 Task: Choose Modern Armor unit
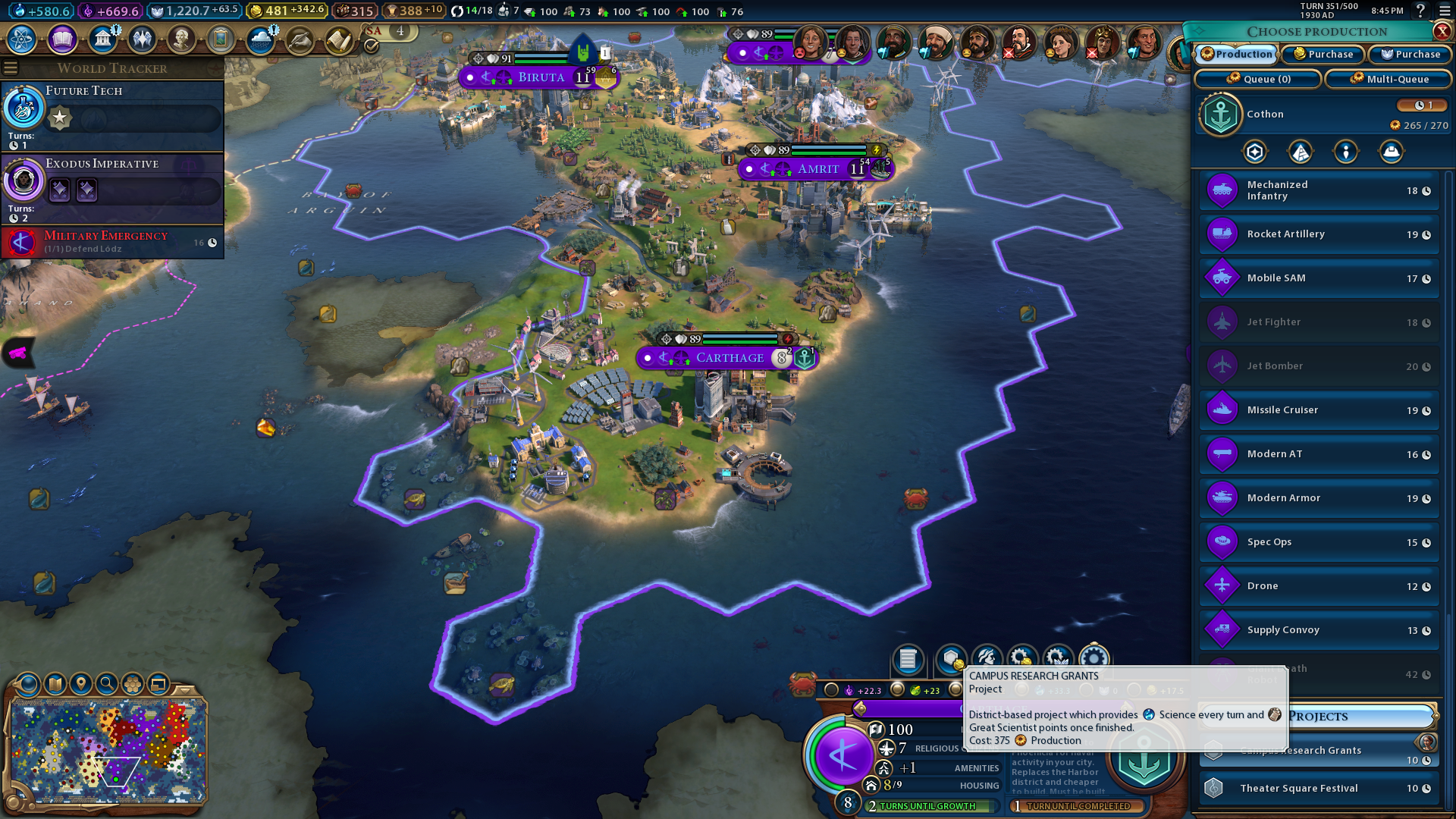pyautogui.click(x=1319, y=498)
